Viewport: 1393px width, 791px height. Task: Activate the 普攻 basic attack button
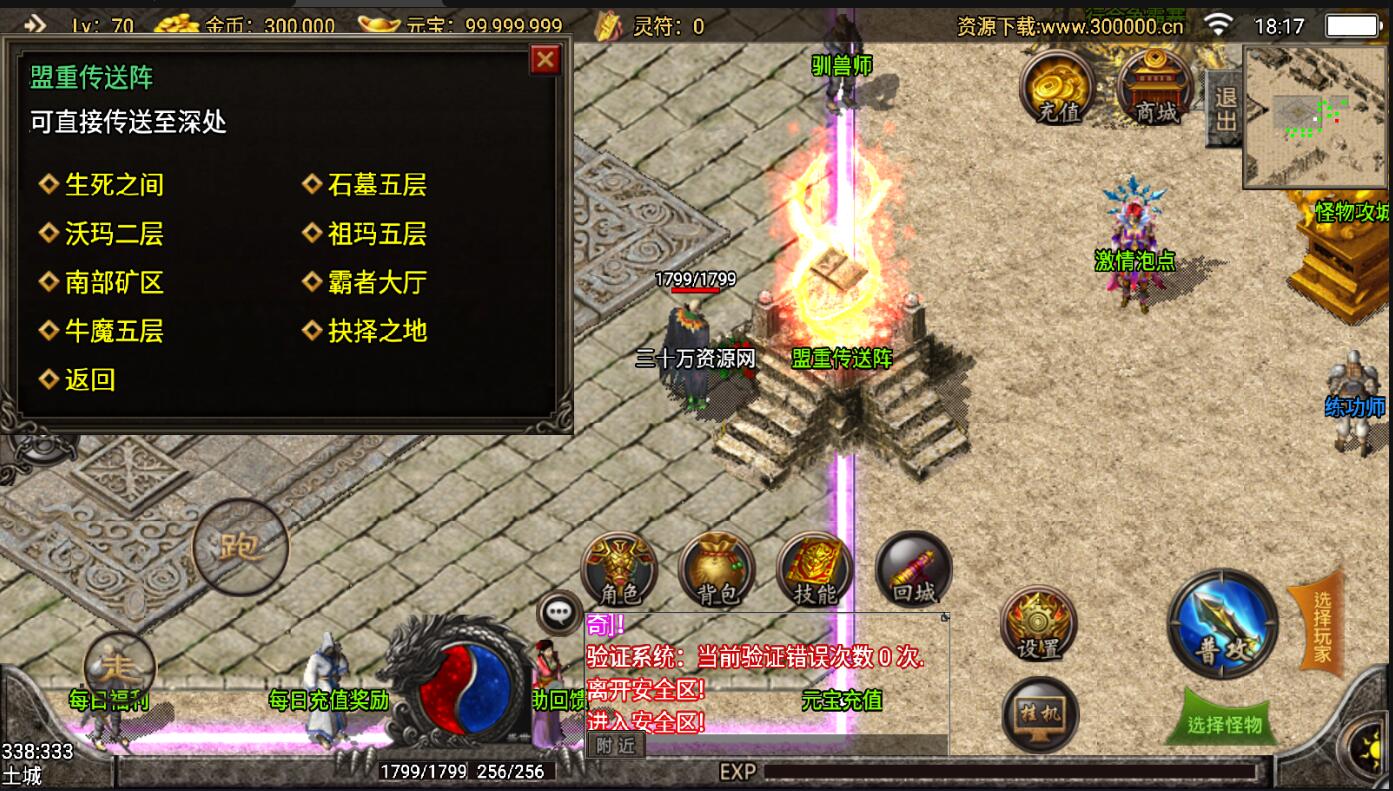[x=1223, y=624]
